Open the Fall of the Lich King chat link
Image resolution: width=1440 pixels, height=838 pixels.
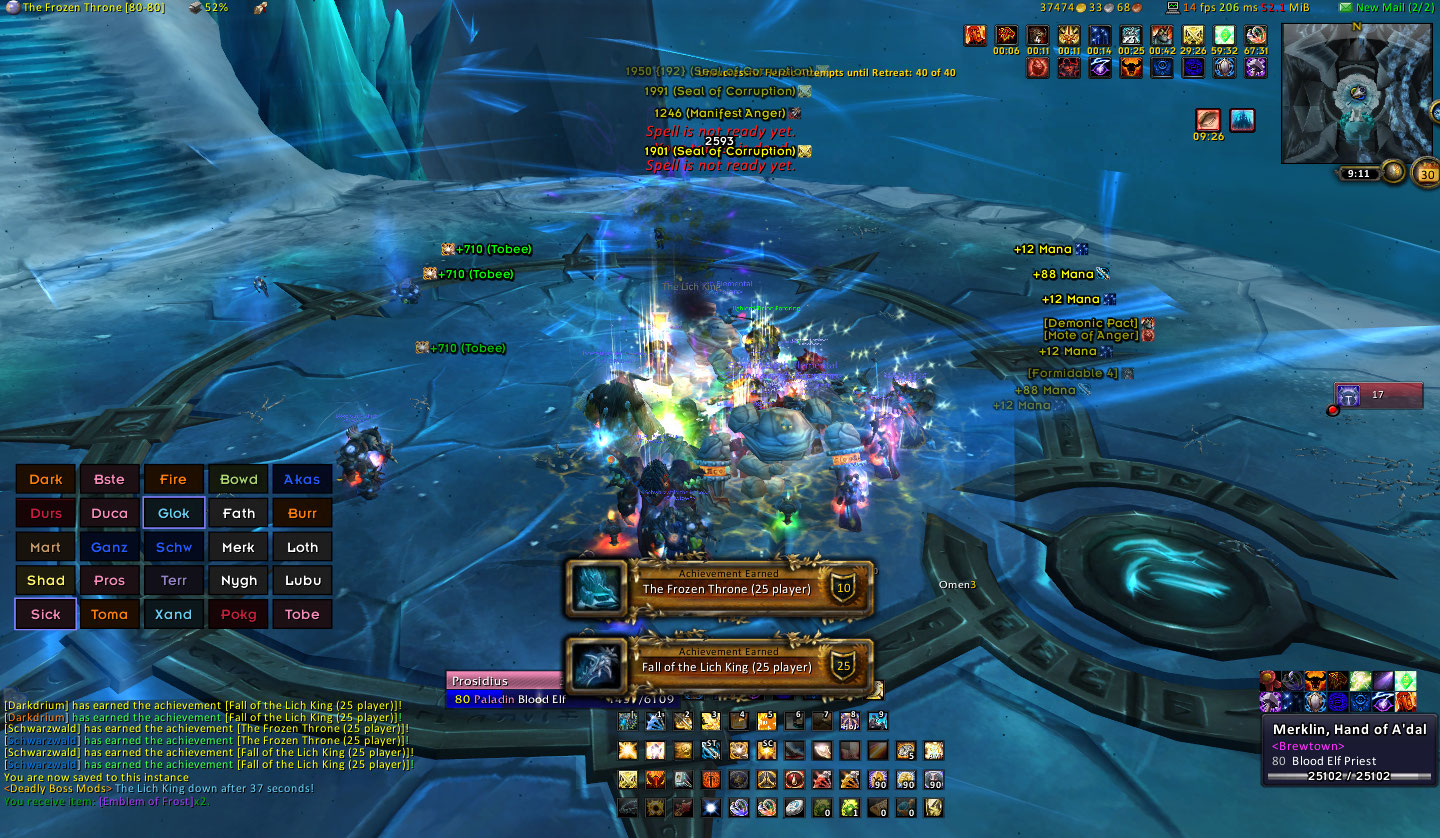(x=312, y=706)
